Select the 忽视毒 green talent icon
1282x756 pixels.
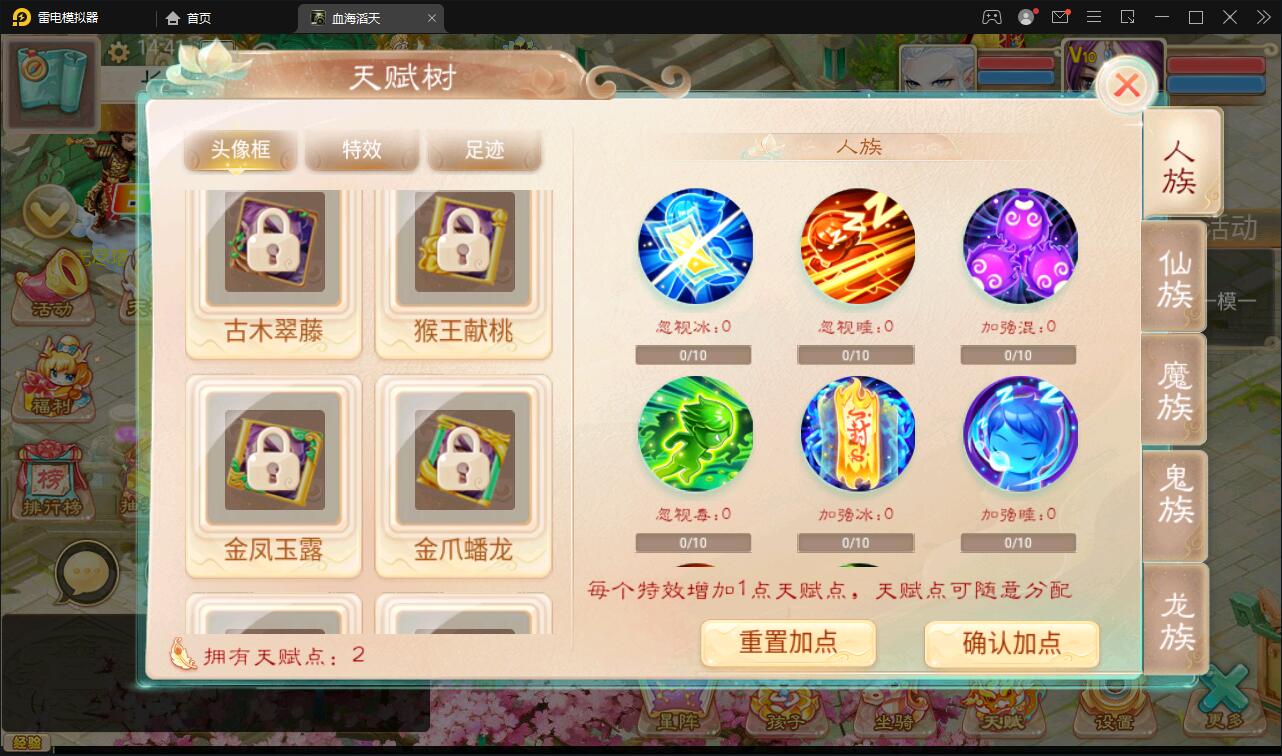coord(695,433)
